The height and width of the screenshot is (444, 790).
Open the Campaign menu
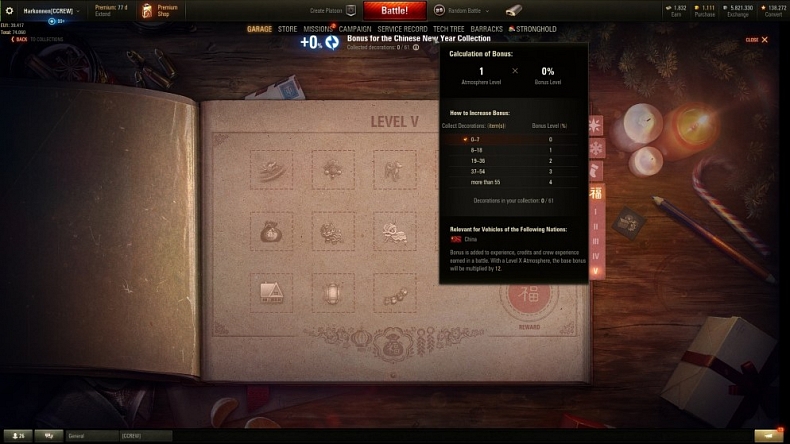click(x=354, y=29)
